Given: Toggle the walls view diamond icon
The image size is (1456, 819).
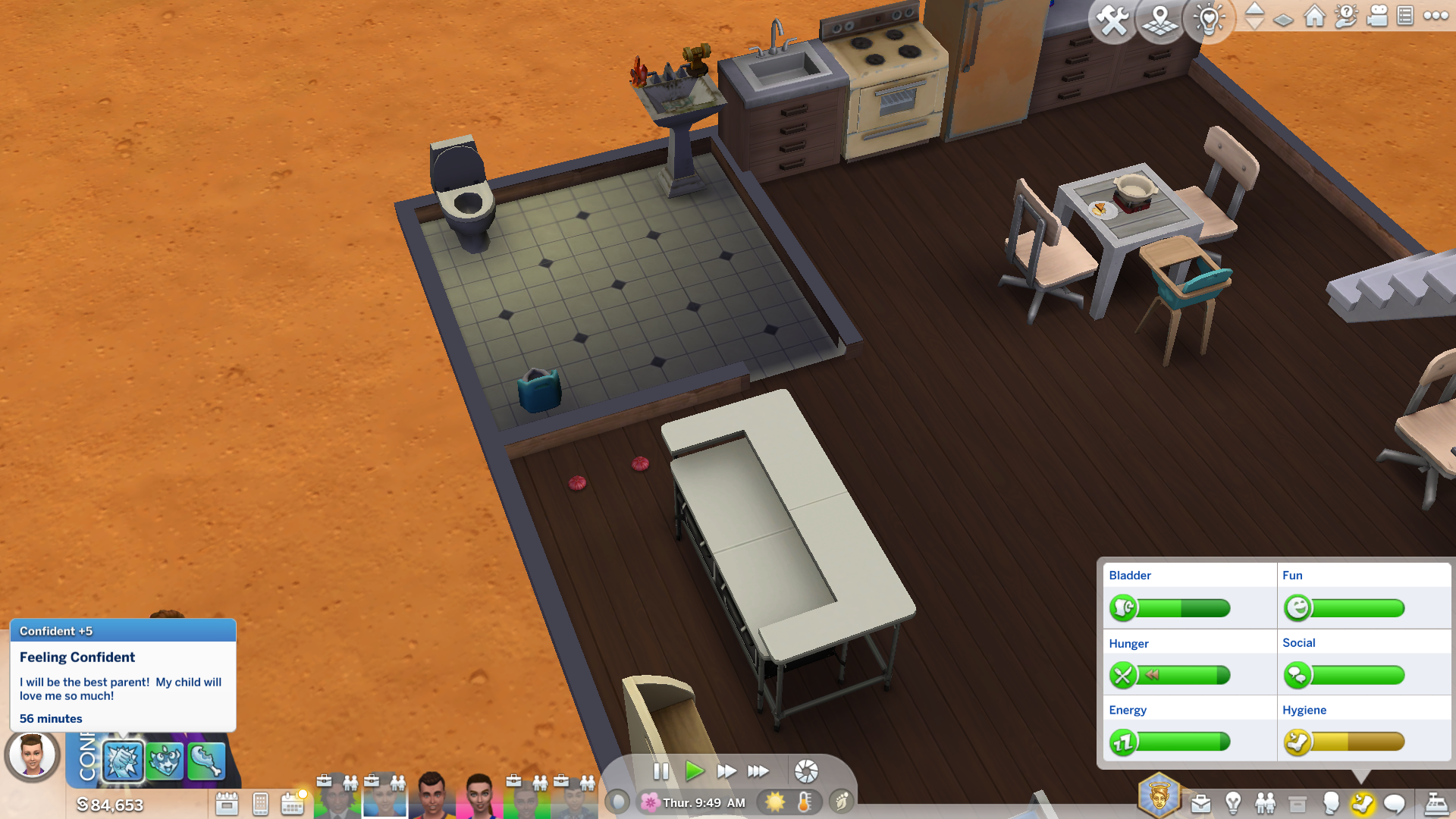Looking at the screenshot, I should point(1283,20).
